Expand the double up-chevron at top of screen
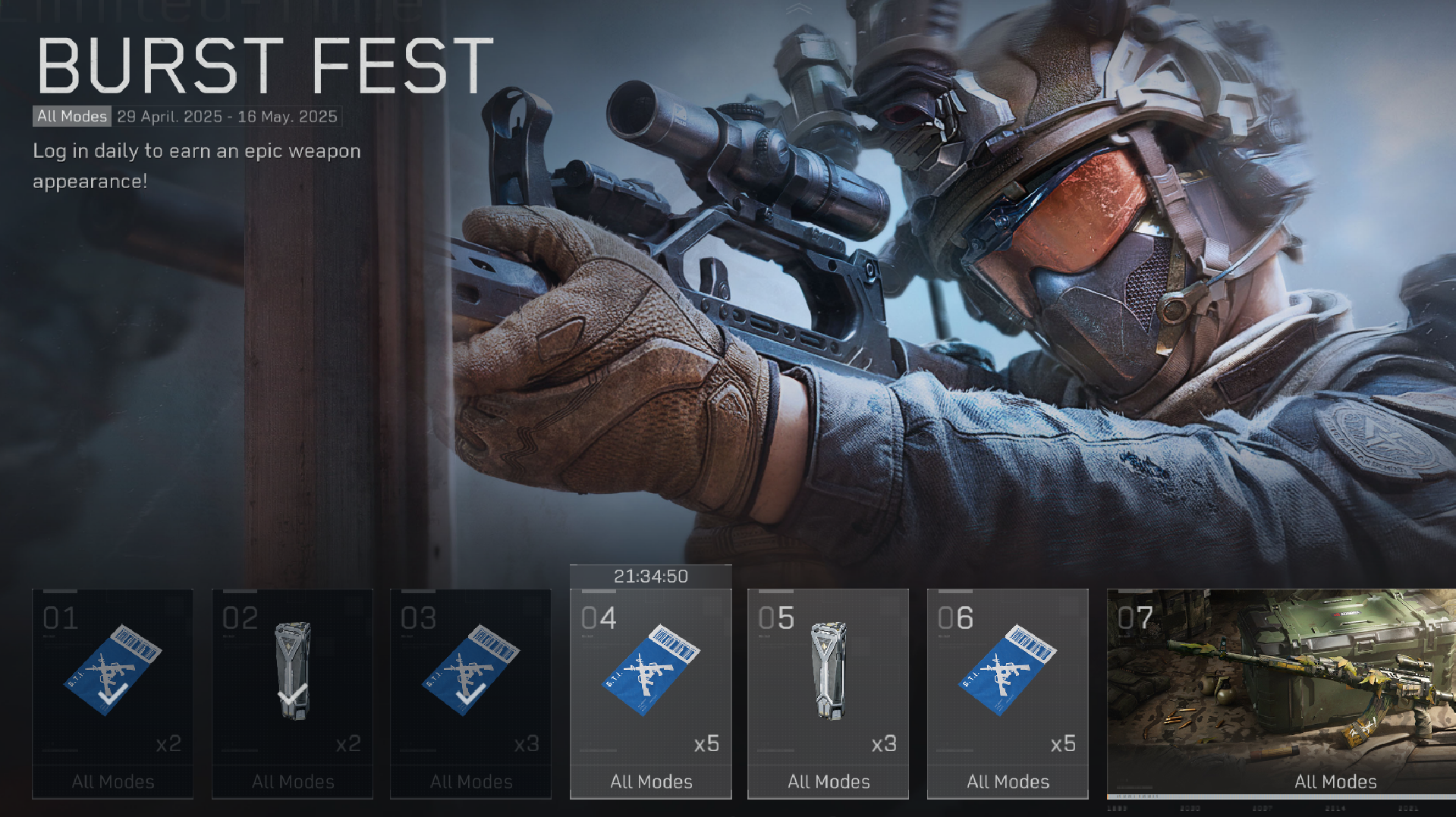Viewport: 1456px width, 817px height. coord(797,9)
